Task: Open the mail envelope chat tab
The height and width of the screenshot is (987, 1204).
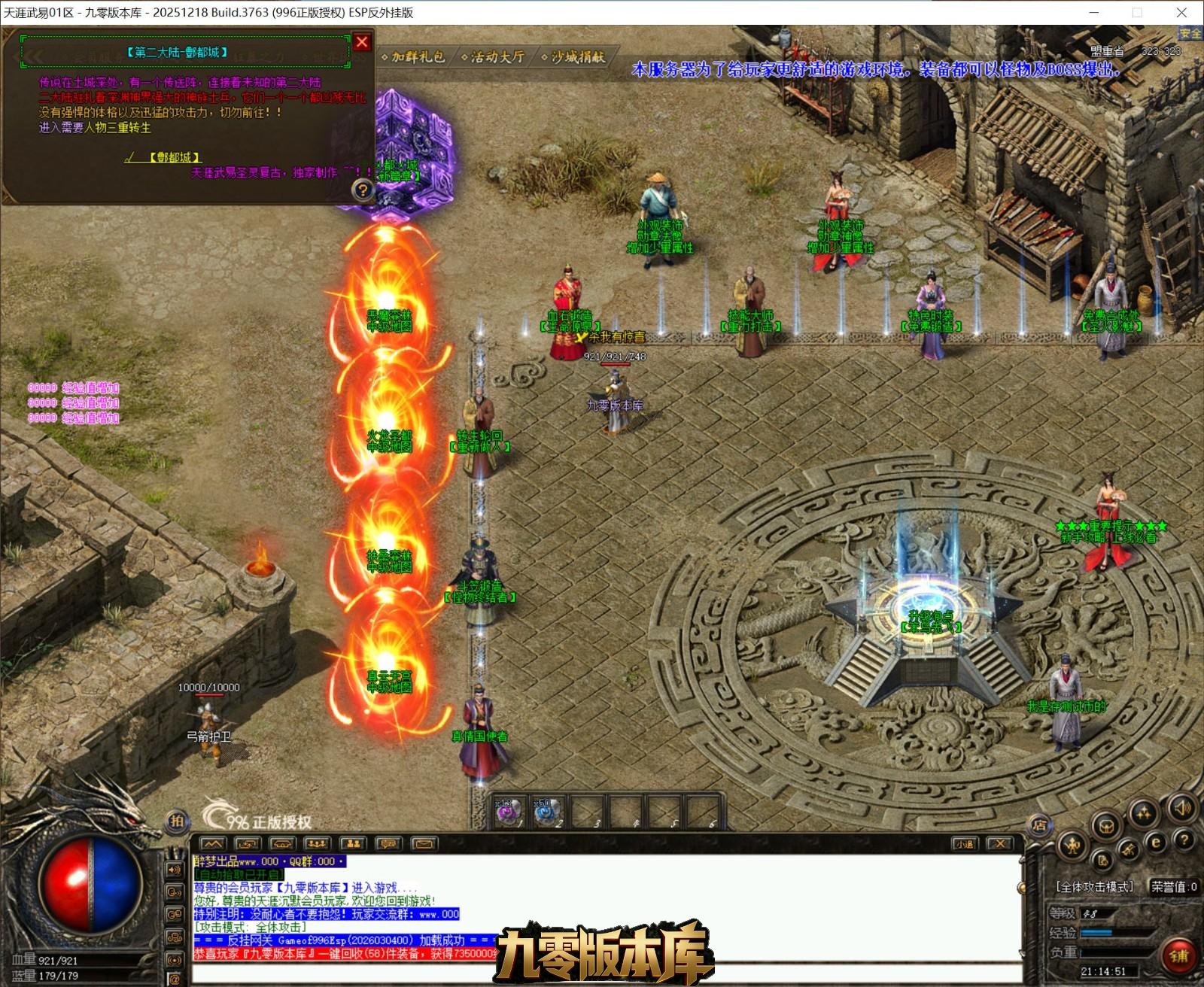Action: click(x=424, y=844)
